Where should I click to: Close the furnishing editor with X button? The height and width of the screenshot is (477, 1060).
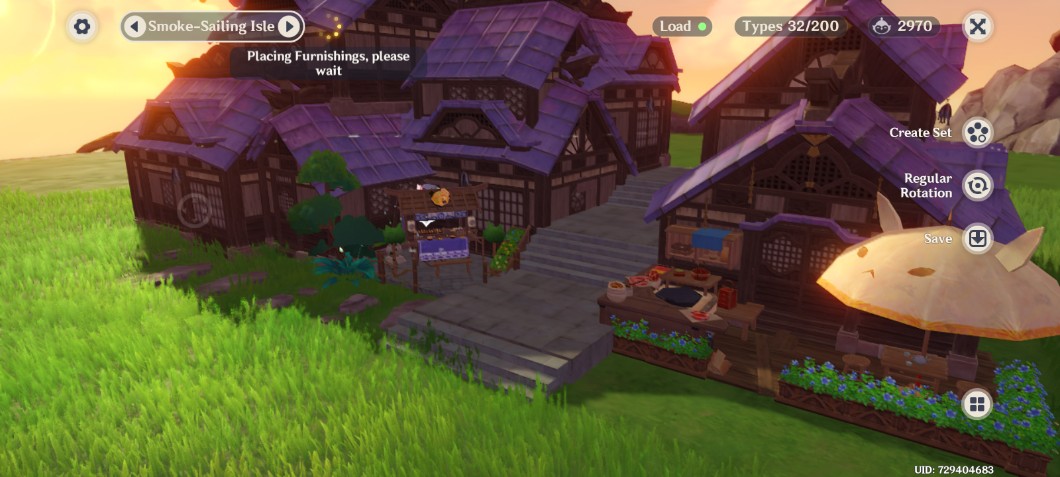[x=977, y=27]
